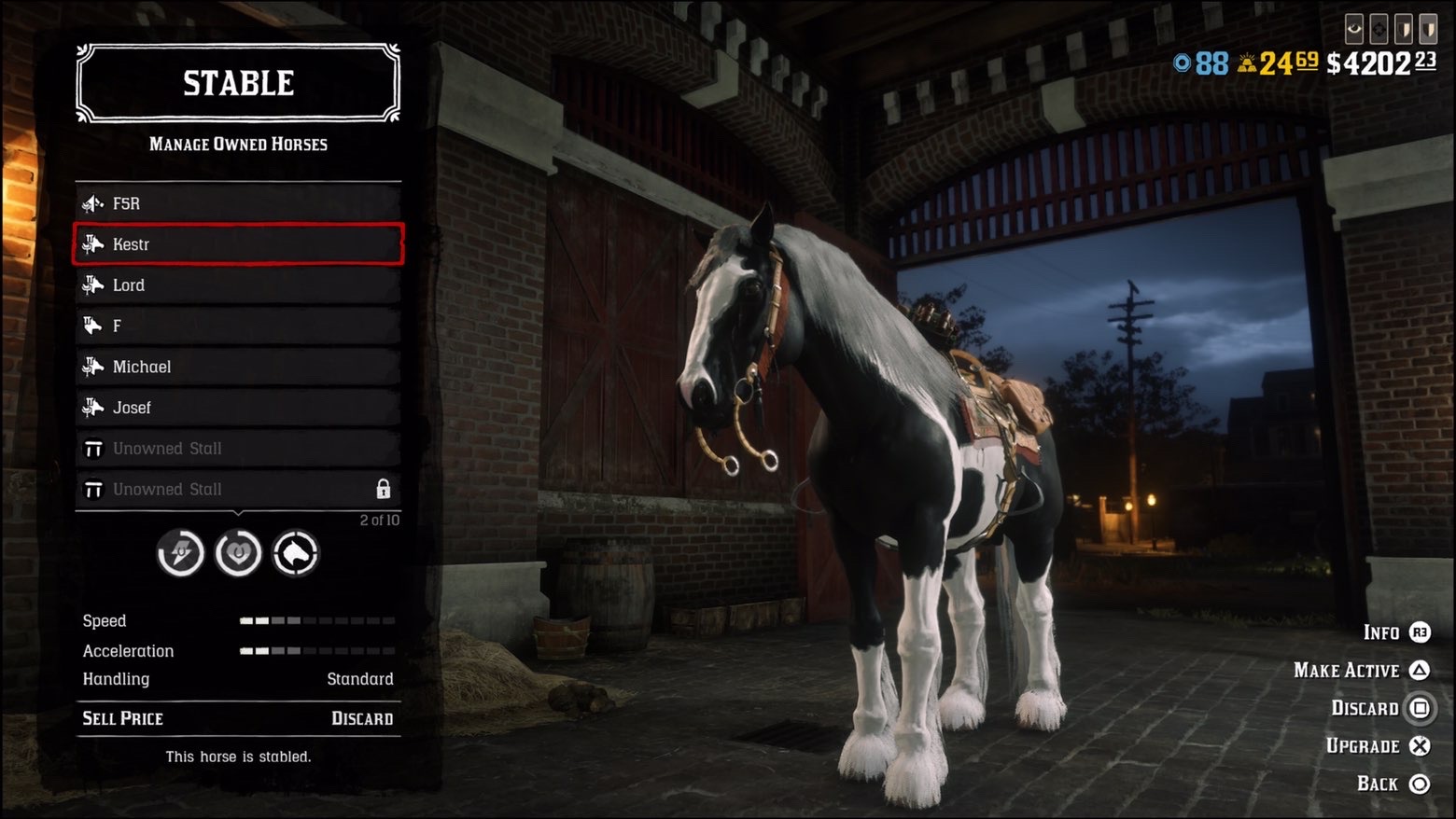Viewport: 1456px width, 819px height.
Task: Choose the Kestr horse entry
Action: [x=238, y=244]
